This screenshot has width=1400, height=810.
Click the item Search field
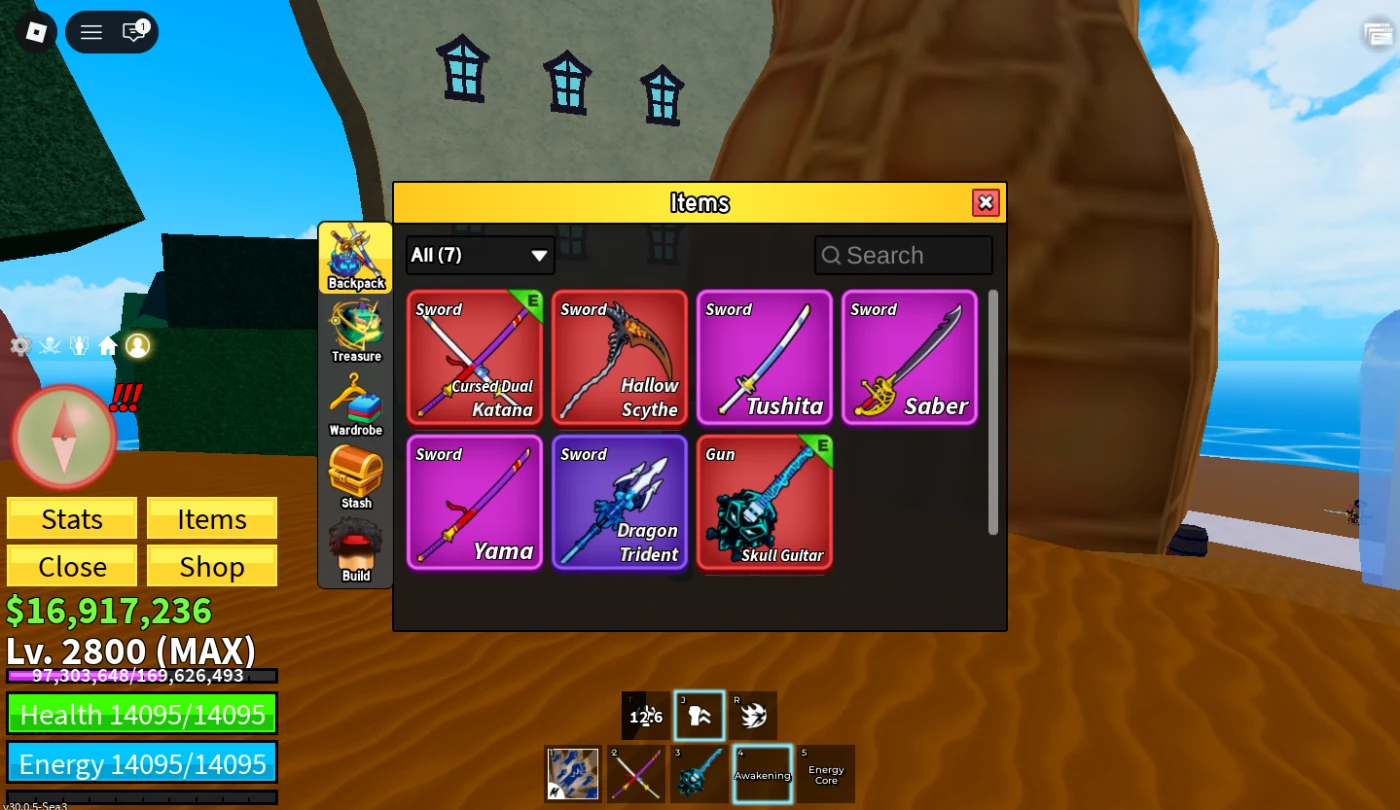904,255
